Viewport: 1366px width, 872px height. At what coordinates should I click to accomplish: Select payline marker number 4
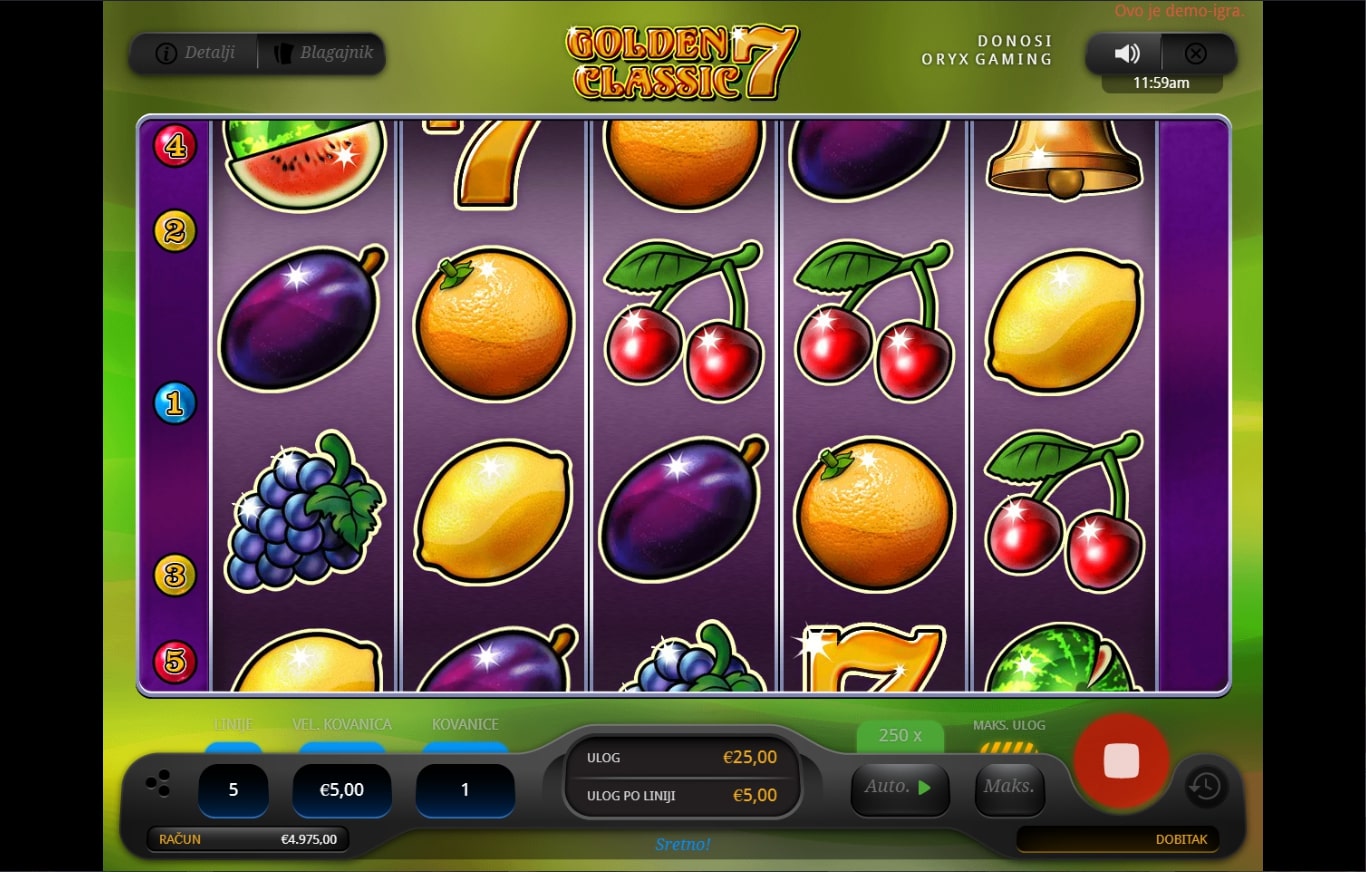point(175,146)
